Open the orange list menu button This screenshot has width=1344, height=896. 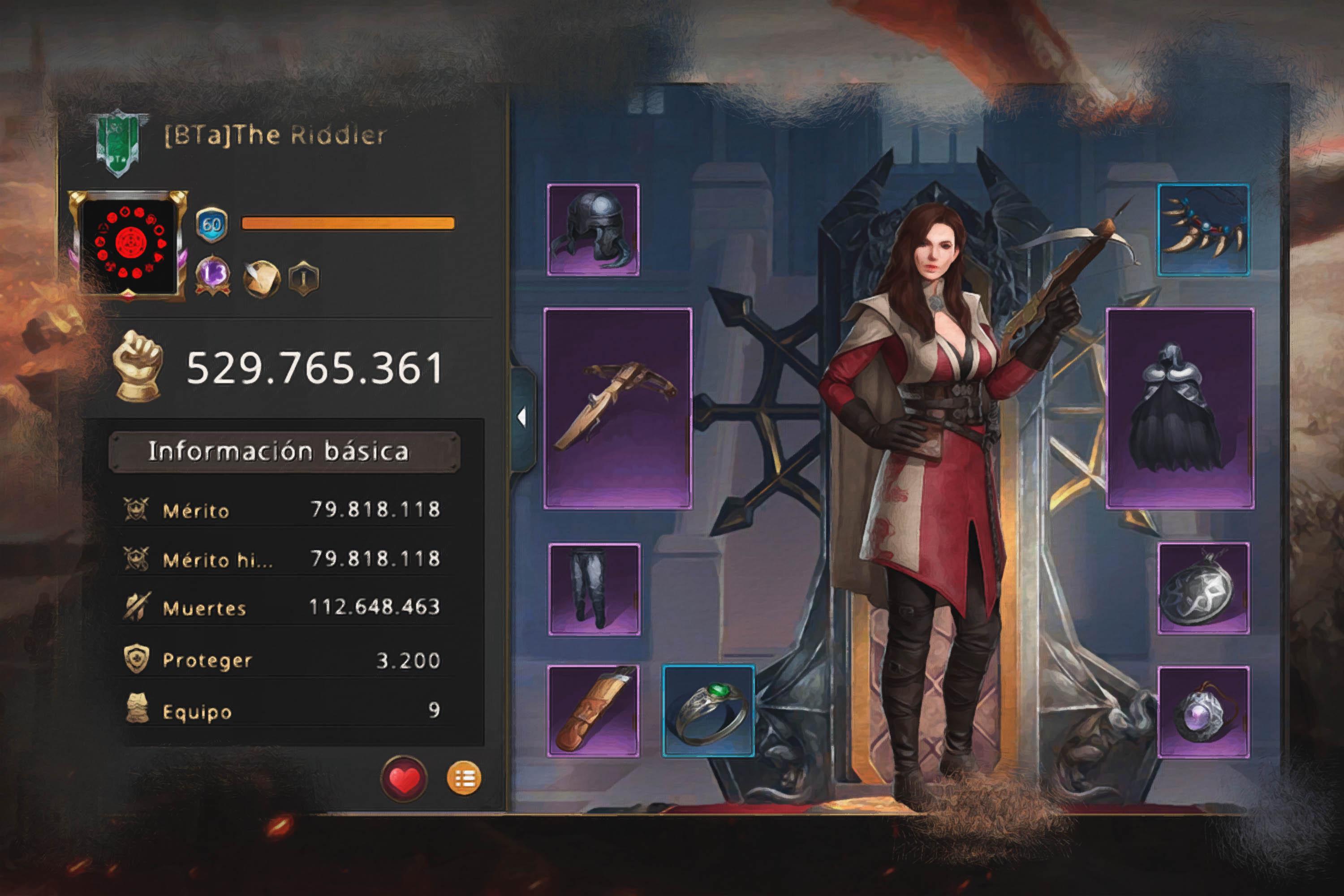[464, 778]
